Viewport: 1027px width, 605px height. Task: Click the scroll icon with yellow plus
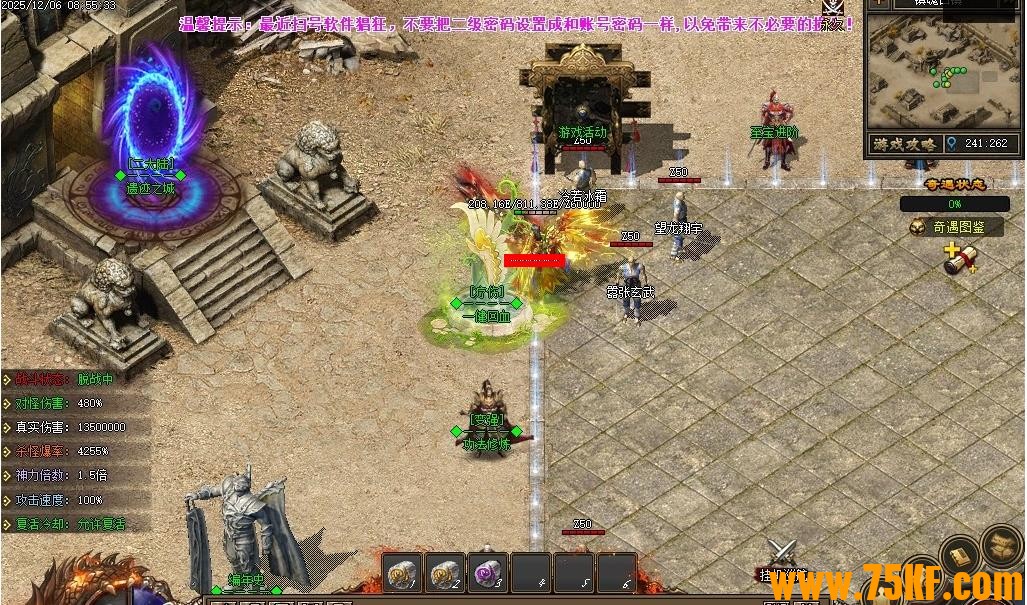coord(959,259)
